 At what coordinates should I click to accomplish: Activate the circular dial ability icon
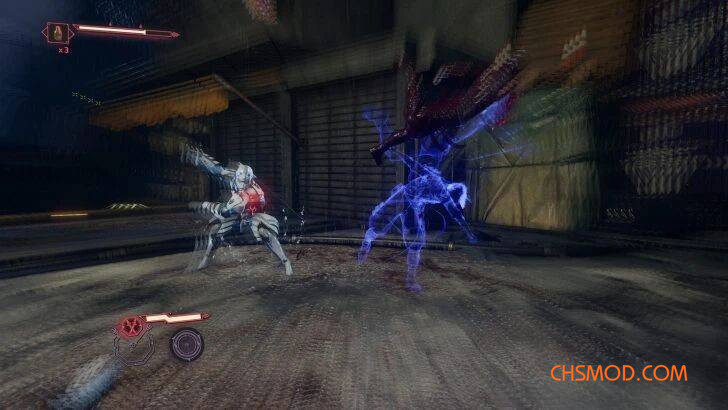point(185,346)
